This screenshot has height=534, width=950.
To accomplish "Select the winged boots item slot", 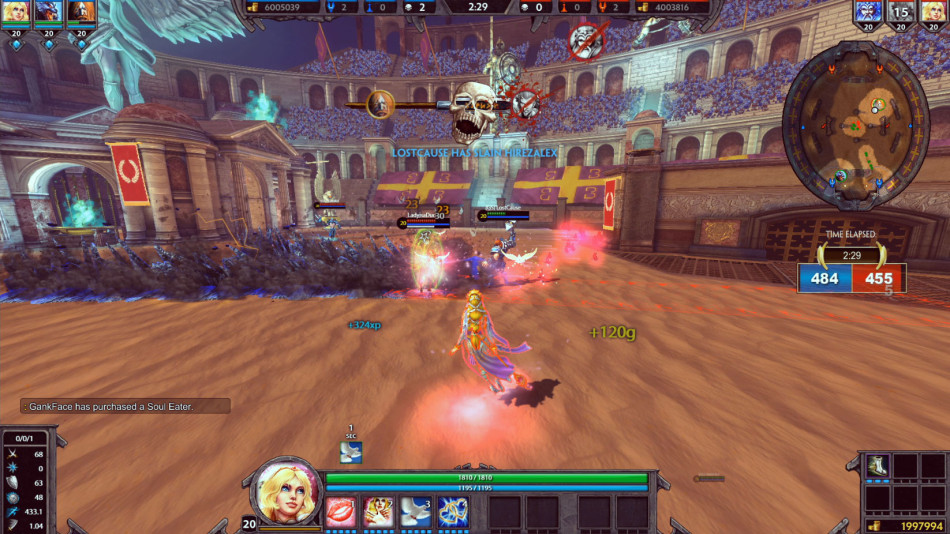I will 877,466.
